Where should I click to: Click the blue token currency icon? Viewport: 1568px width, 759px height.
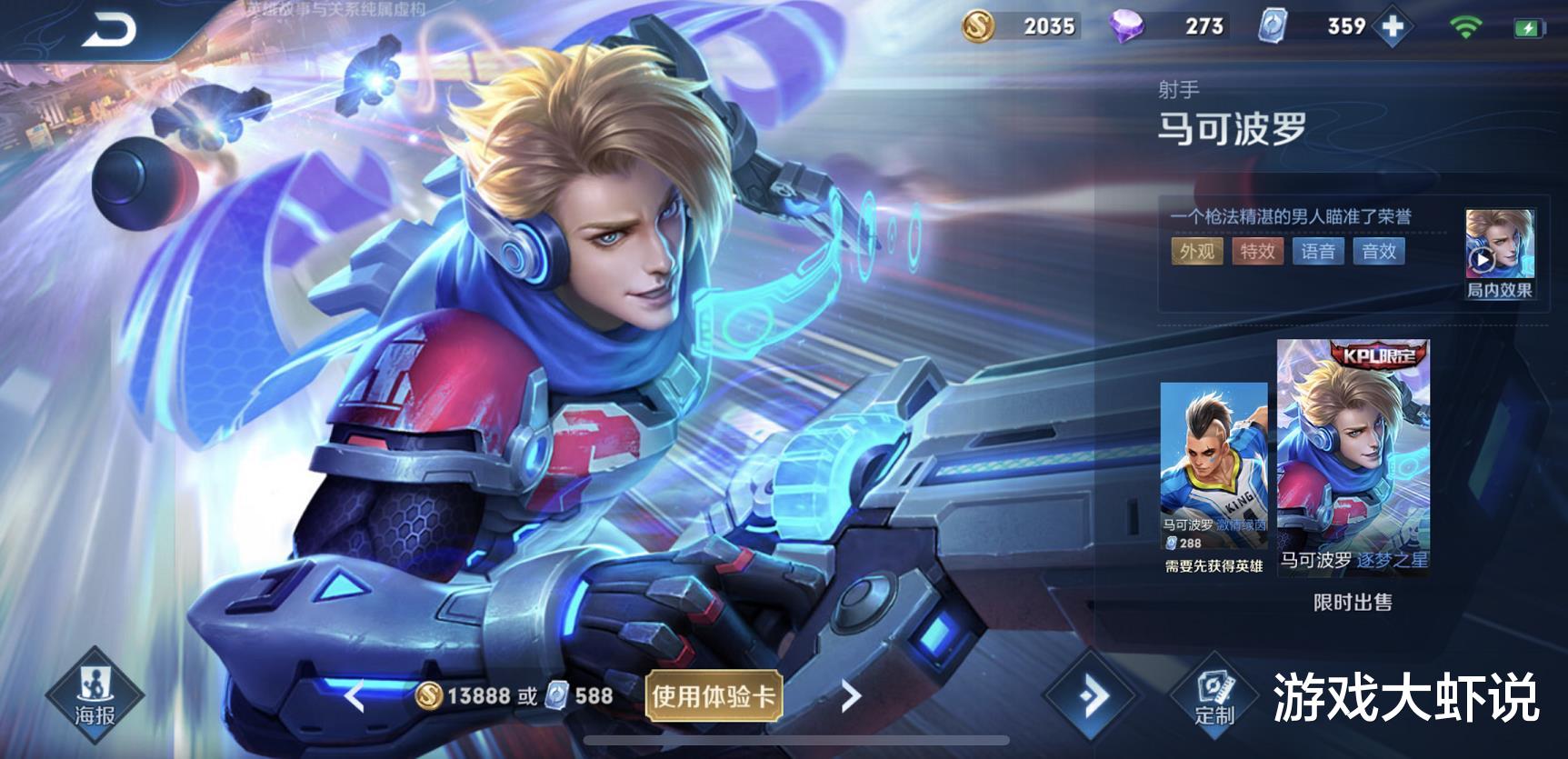pyautogui.click(x=1271, y=27)
